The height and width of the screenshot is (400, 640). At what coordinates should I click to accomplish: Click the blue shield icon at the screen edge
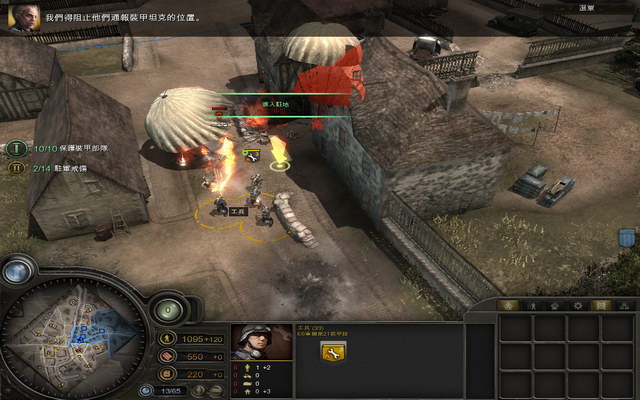point(627,238)
